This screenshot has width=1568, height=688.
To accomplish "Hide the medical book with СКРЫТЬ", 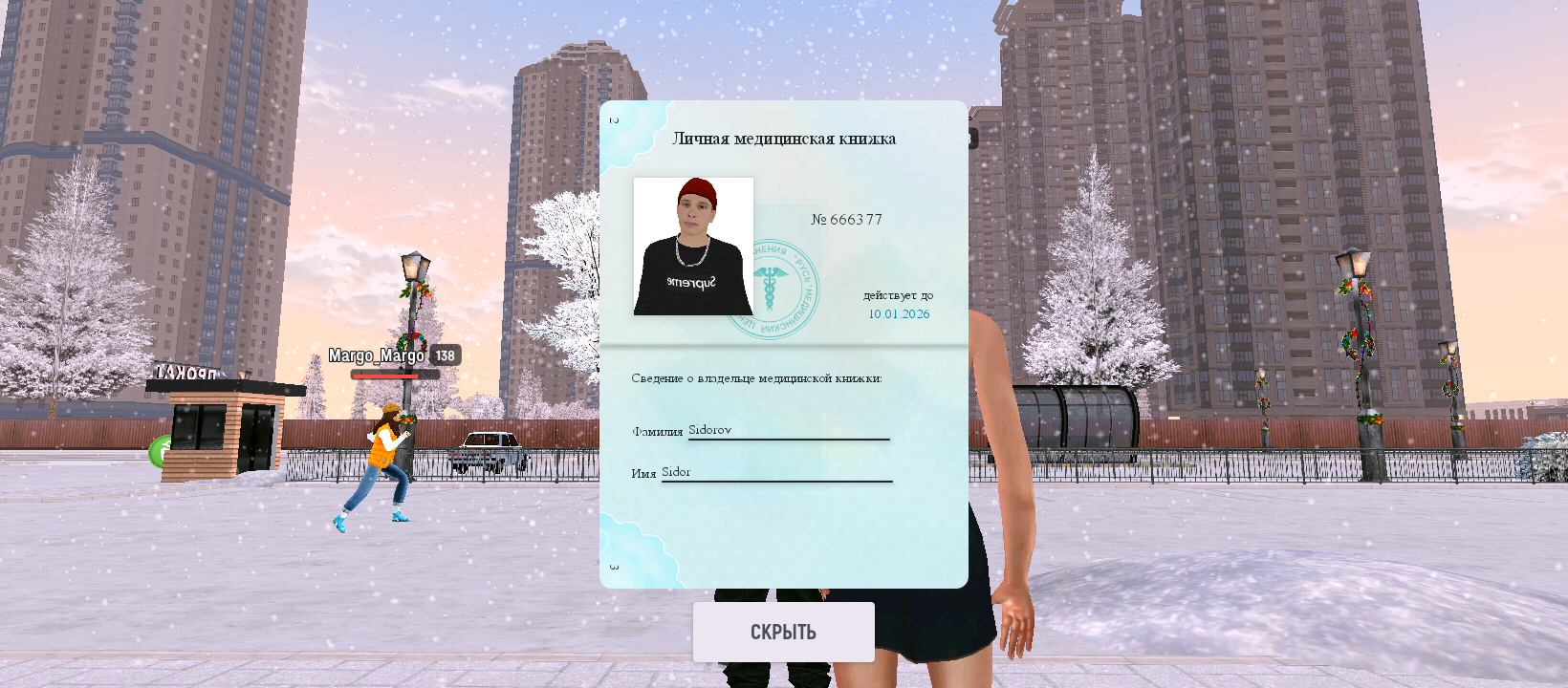I will click(783, 632).
